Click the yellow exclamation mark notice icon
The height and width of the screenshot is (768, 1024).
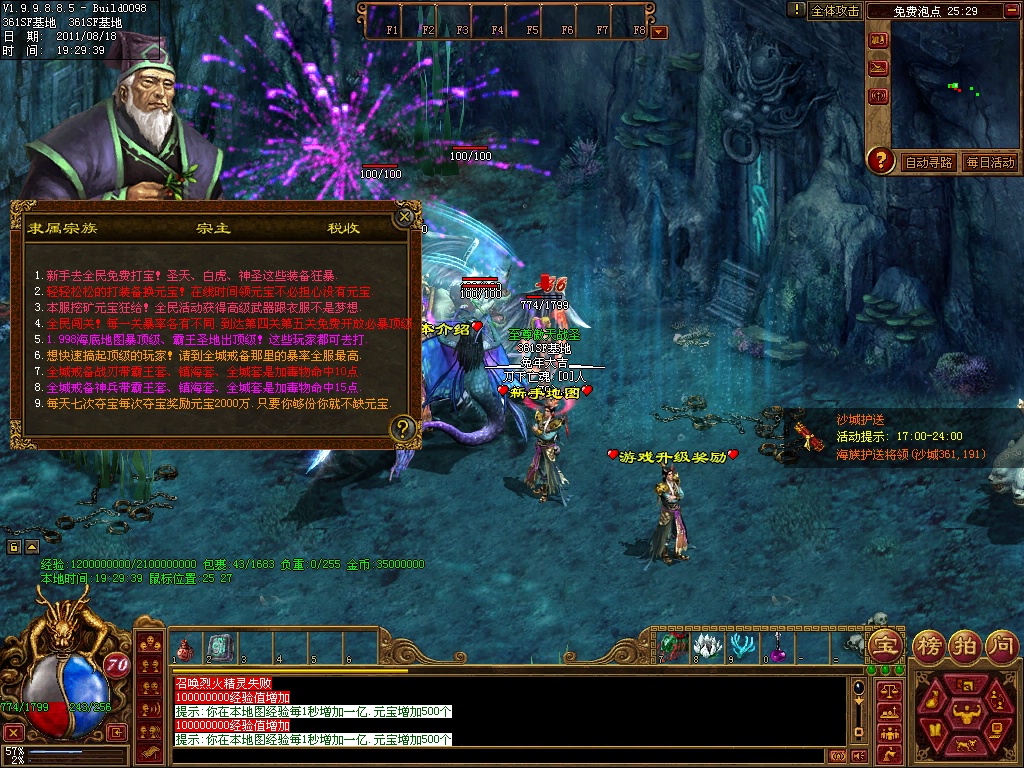pyautogui.click(x=796, y=10)
